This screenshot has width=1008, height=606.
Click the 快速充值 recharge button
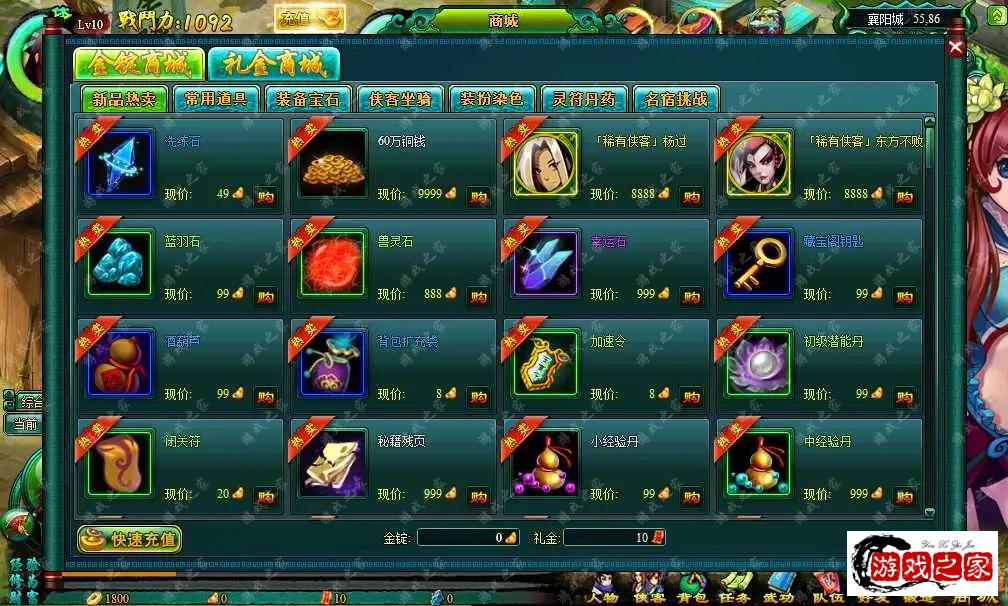130,539
